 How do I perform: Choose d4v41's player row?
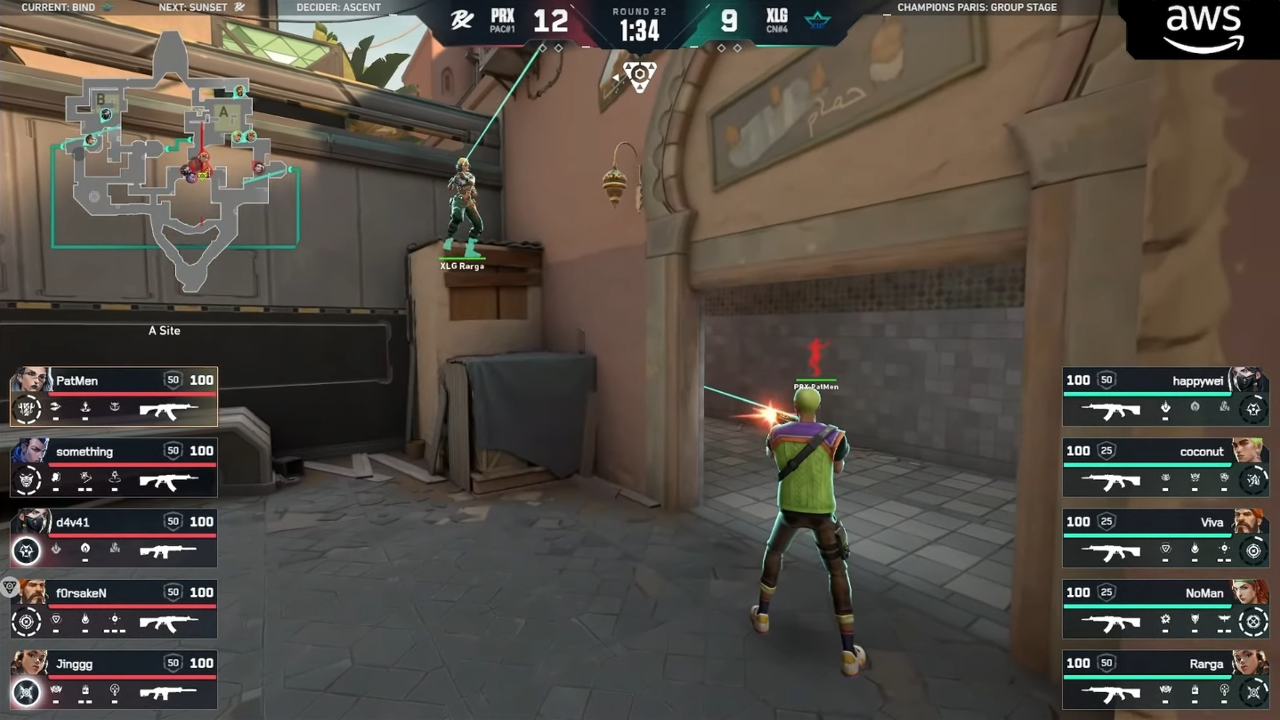(x=114, y=538)
